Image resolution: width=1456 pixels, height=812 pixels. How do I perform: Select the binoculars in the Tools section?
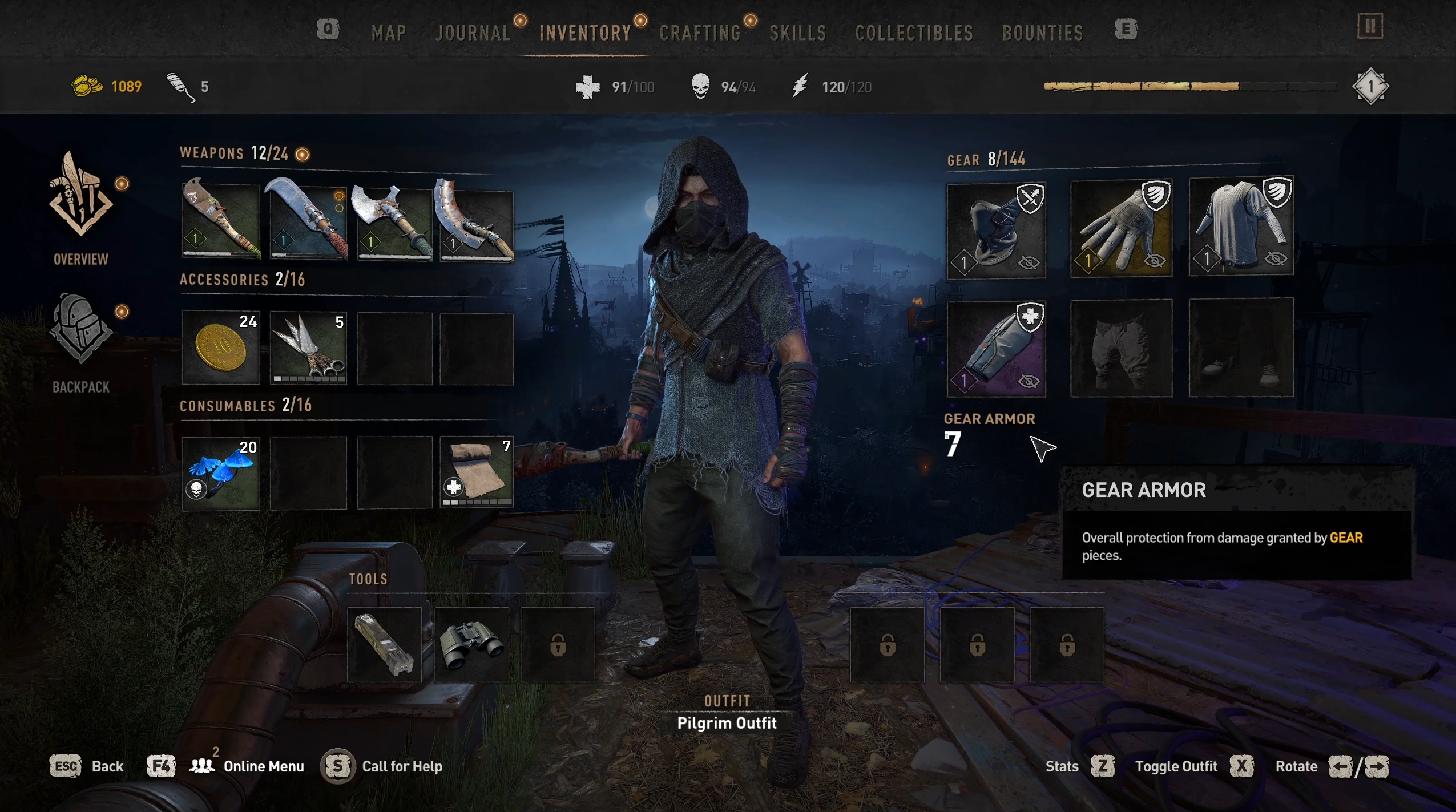pos(471,644)
